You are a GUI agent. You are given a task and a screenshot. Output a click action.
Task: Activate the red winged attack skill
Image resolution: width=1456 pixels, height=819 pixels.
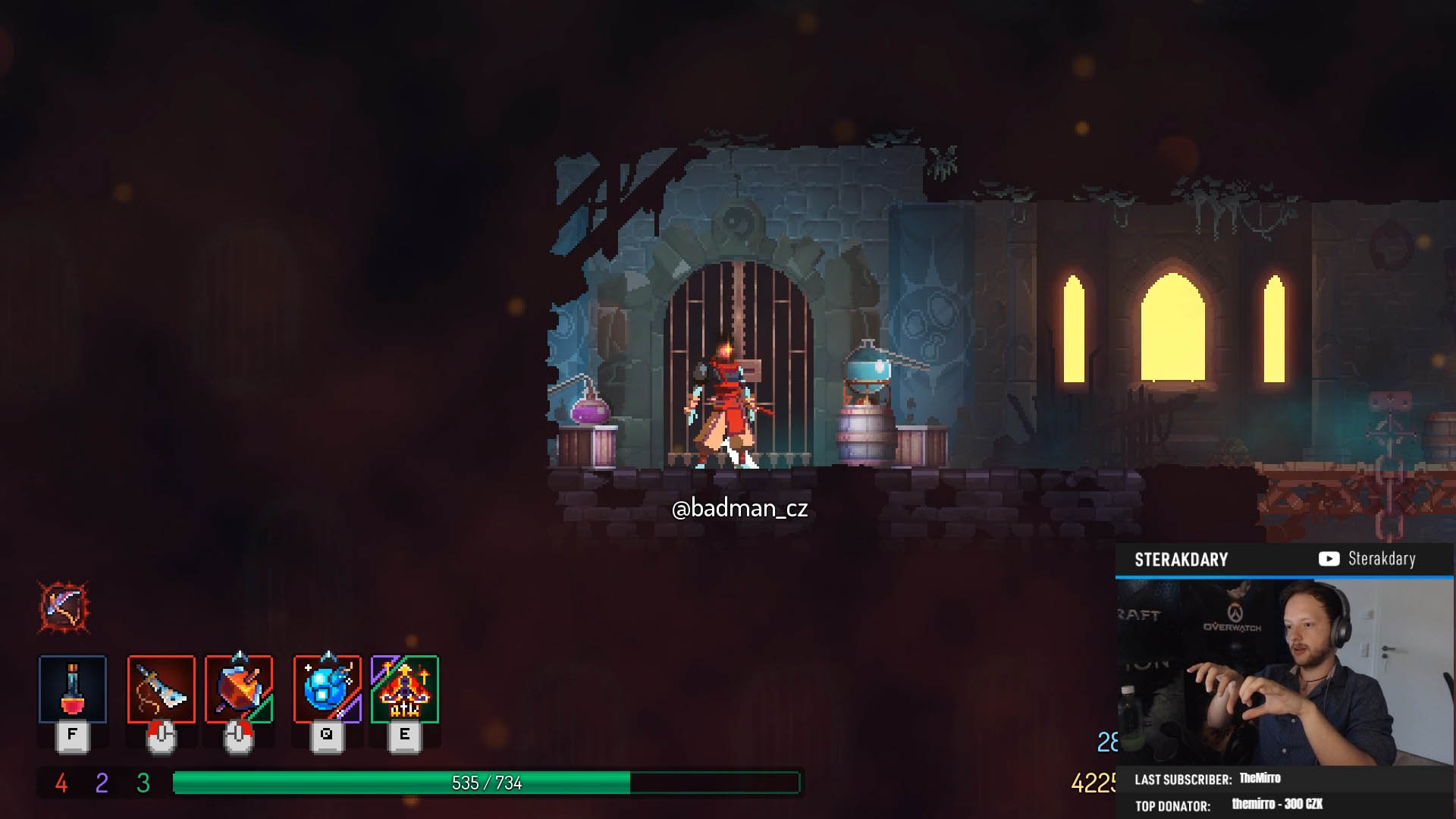405,689
